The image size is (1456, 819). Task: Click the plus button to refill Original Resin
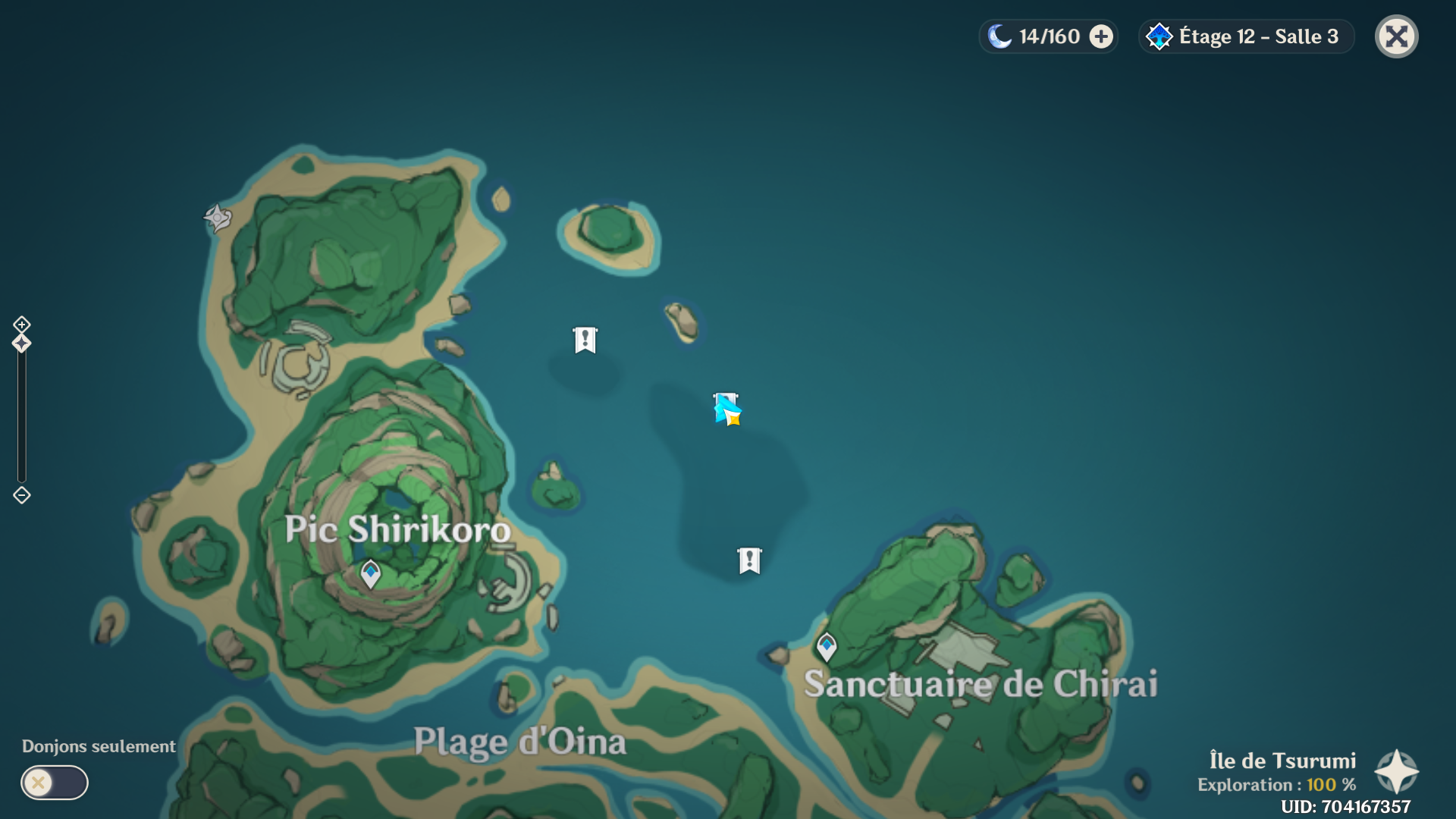point(1101,36)
